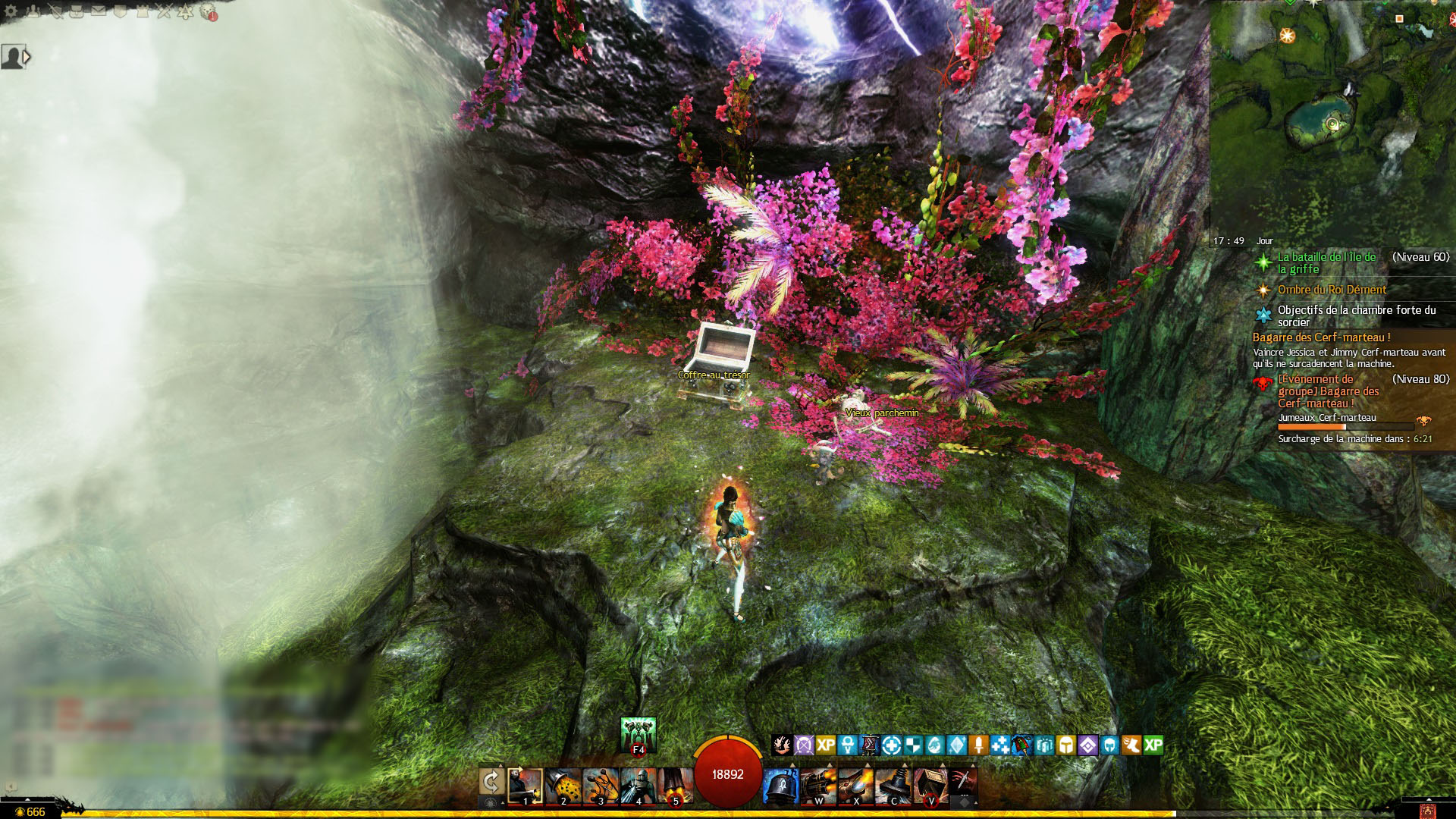Click the minimap
The image size is (1456, 819).
pyautogui.click(x=1332, y=114)
